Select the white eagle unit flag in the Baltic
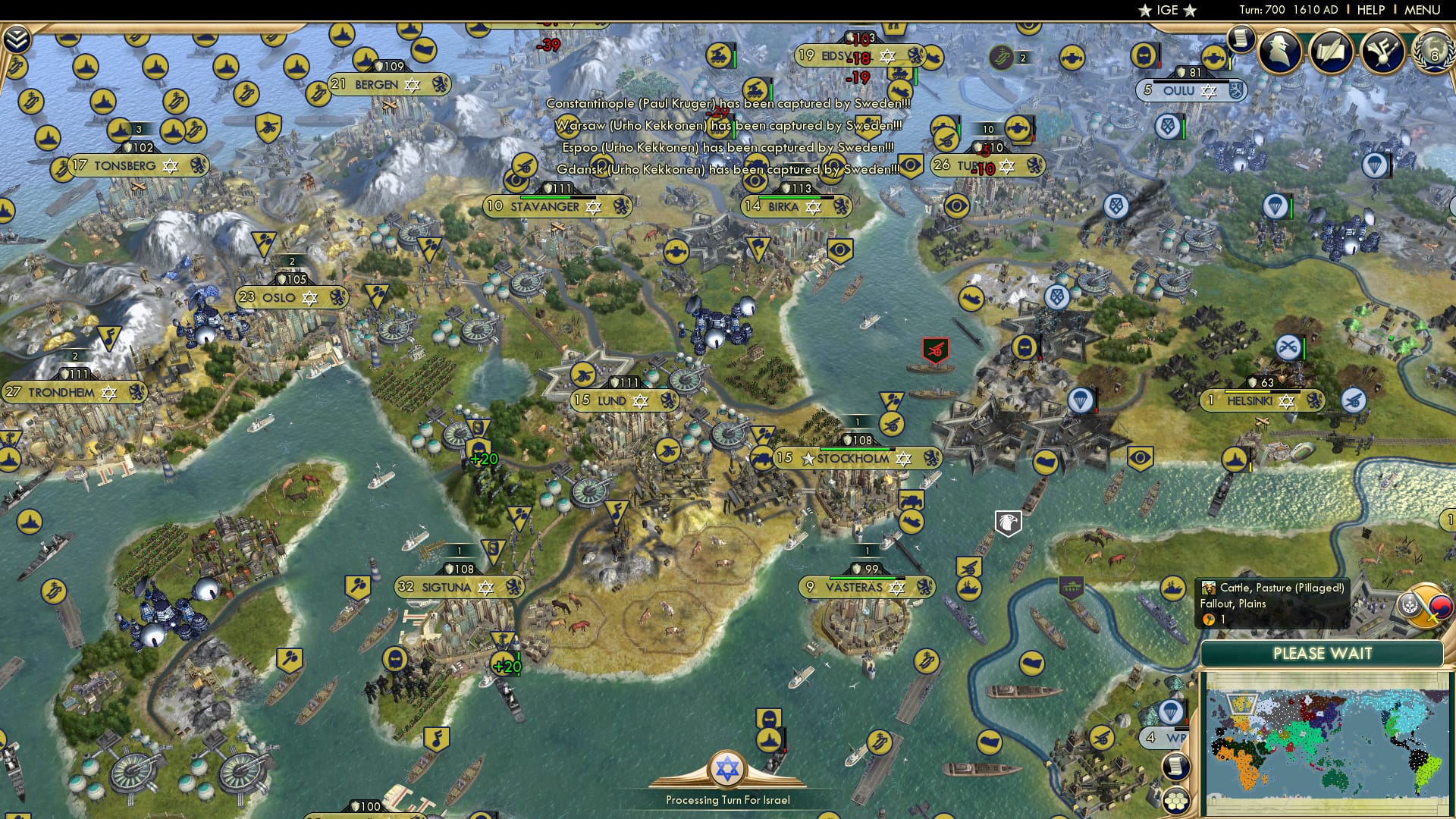 [1009, 522]
